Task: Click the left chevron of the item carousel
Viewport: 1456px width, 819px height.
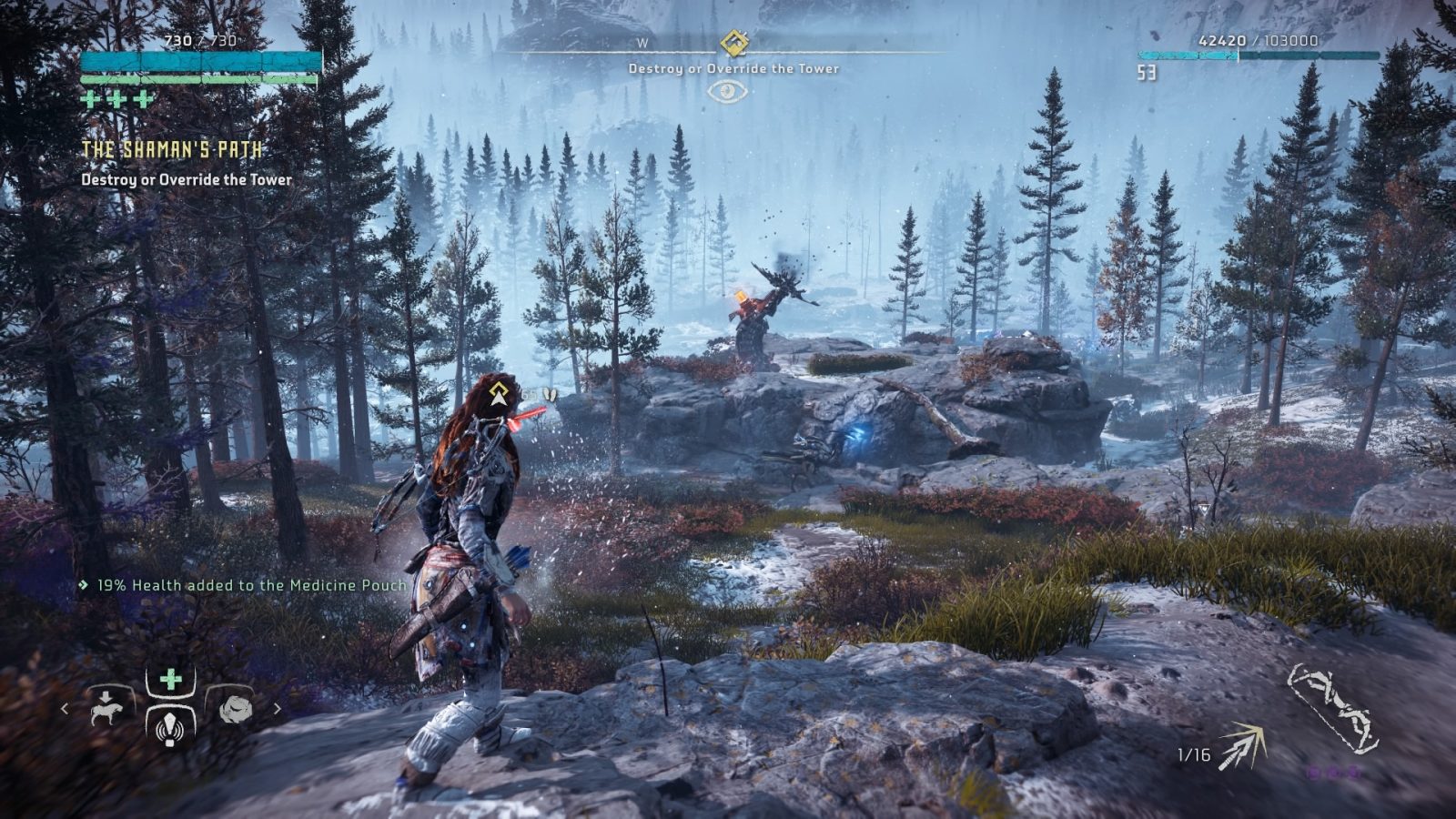Action: 65,709
